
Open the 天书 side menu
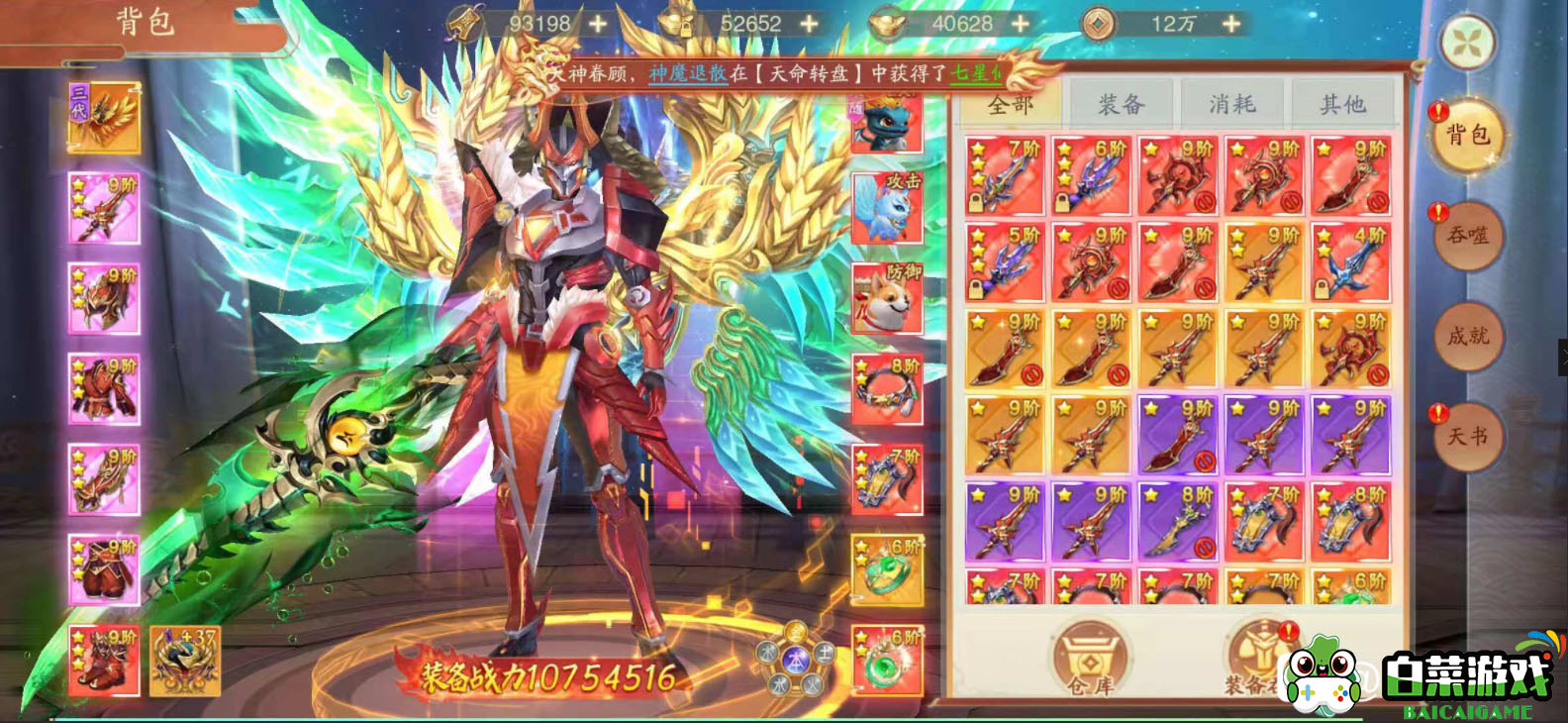click(1468, 436)
